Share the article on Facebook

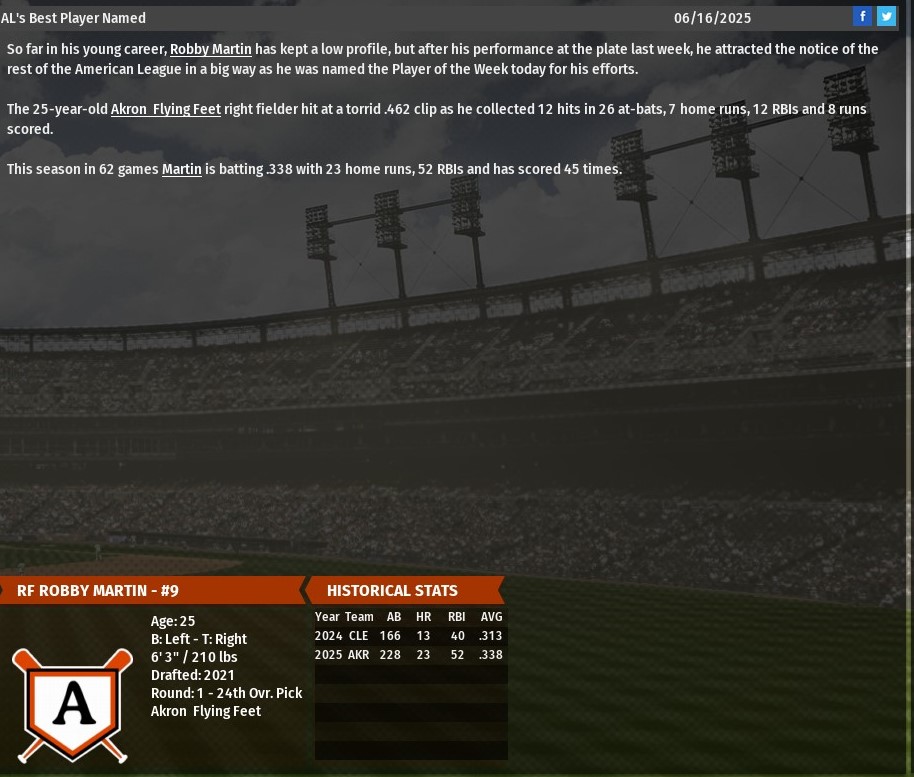[x=862, y=16]
